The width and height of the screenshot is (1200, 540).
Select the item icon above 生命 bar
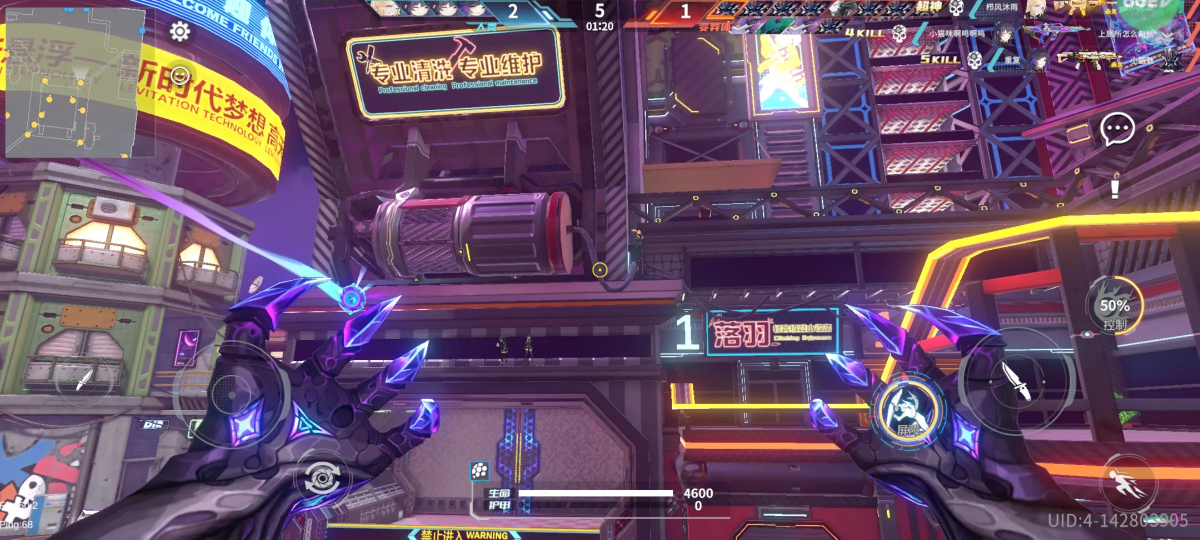[479, 471]
